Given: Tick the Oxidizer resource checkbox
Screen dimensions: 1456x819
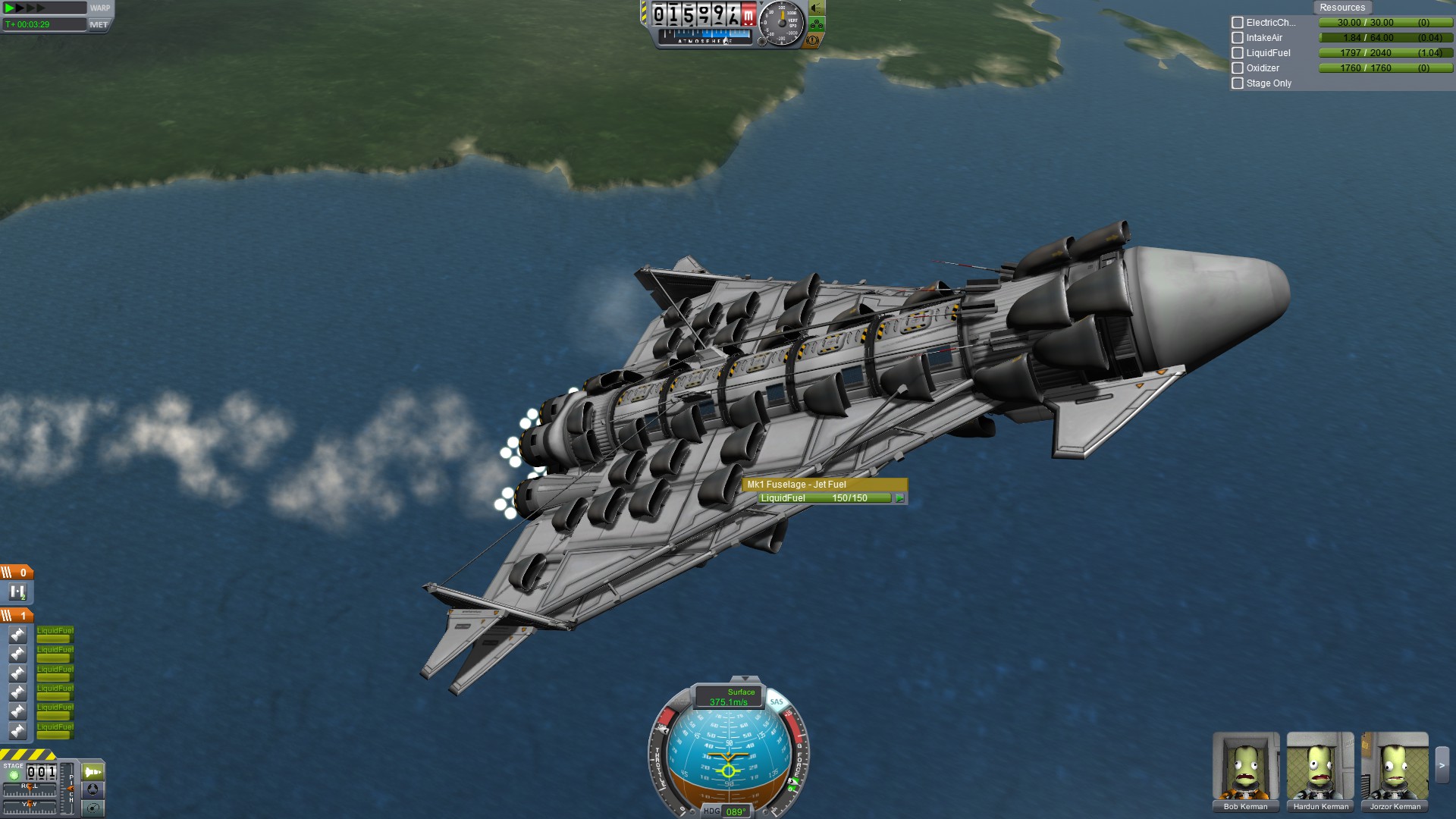Looking at the screenshot, I should [x=1238, y=68].
